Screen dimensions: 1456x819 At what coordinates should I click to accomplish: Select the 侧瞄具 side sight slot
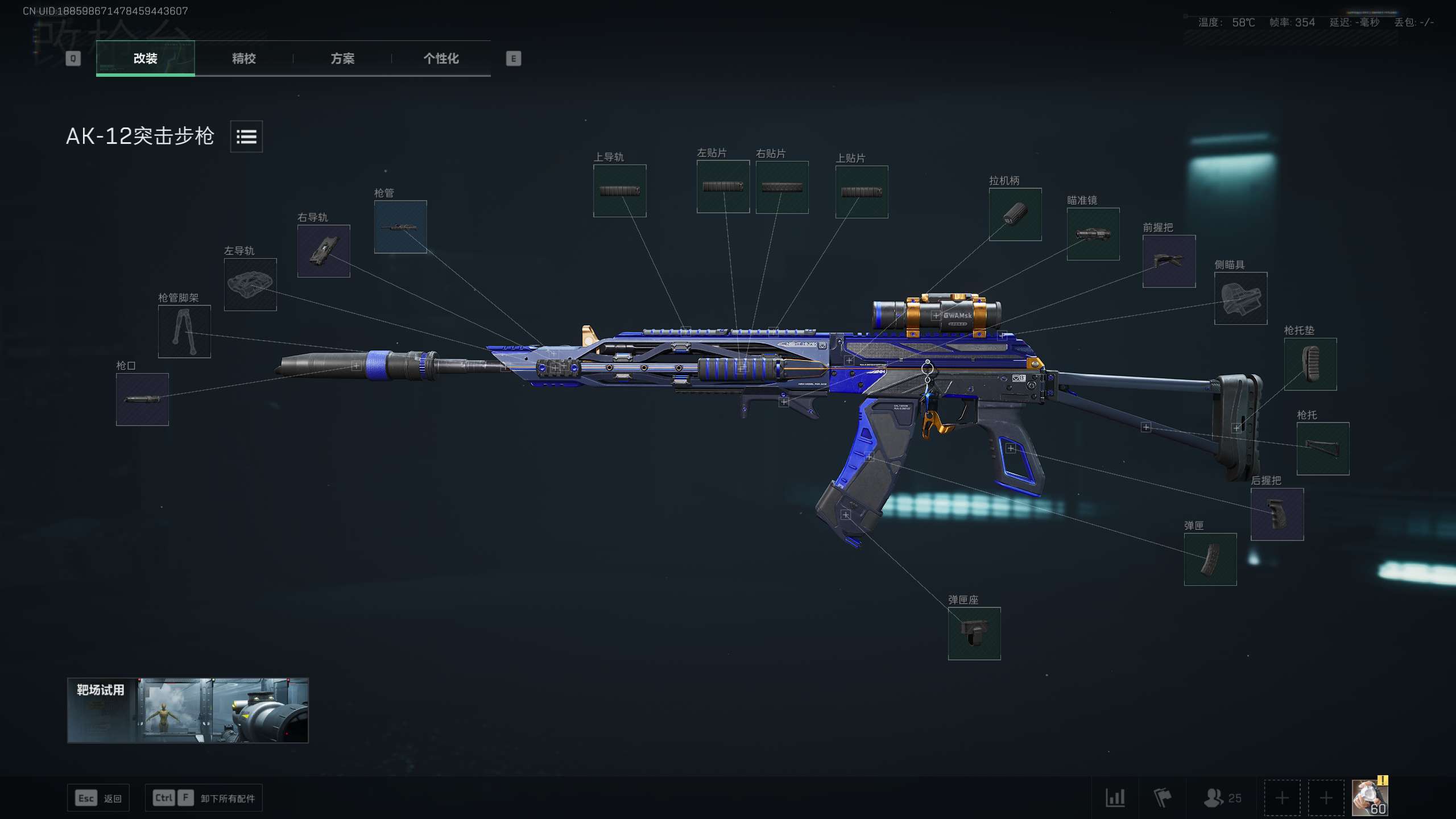pos(1240,297)
